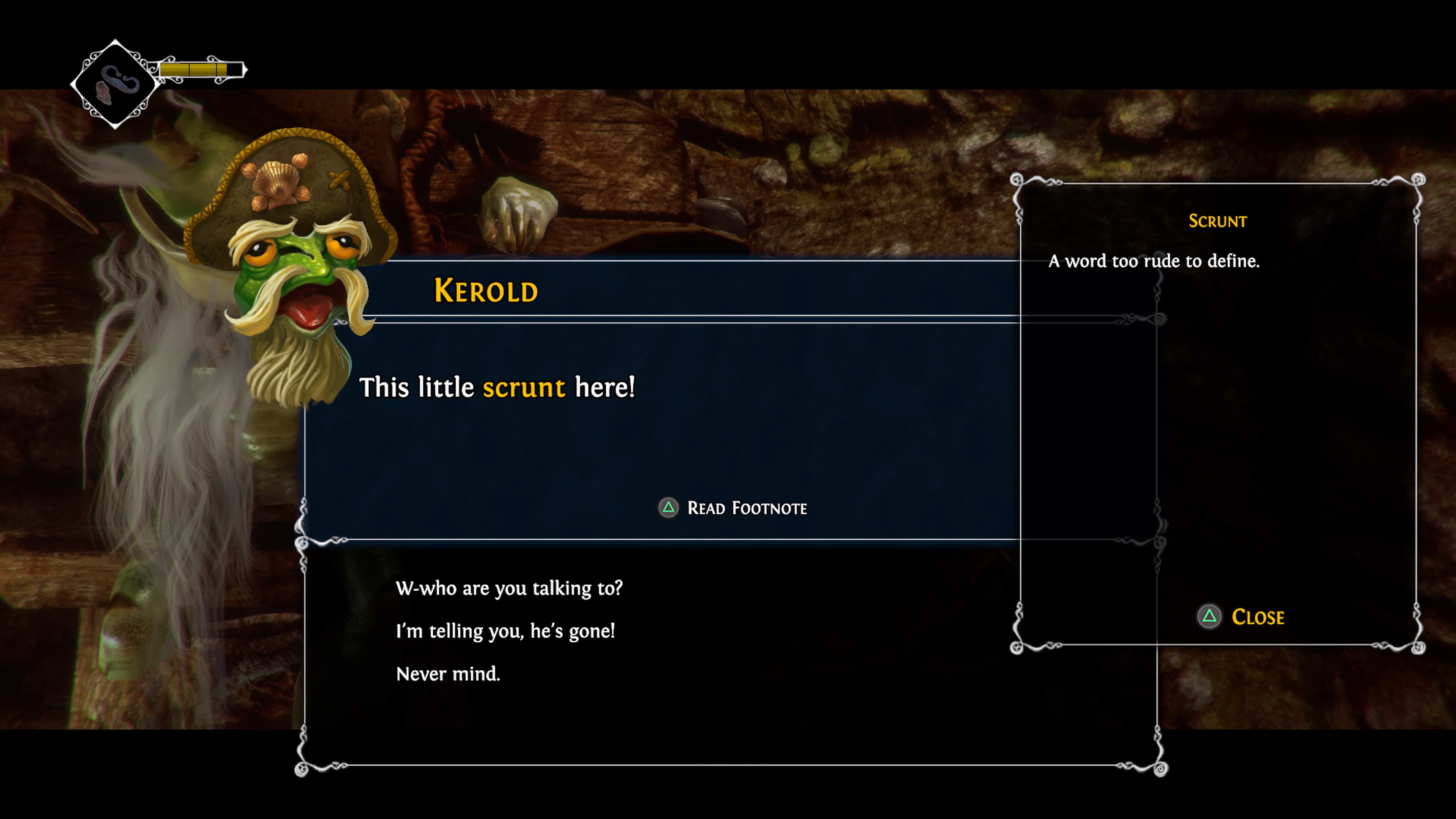The height and width of the screenshot is (819, 1456).
Task: Select the "I'm telling you, he's gone!" reply
Action: tap(505, 631)
